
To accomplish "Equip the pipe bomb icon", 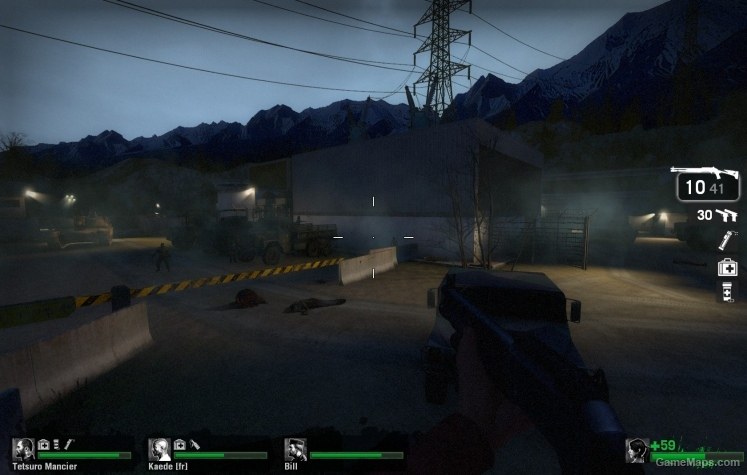I will pos(727,240).
